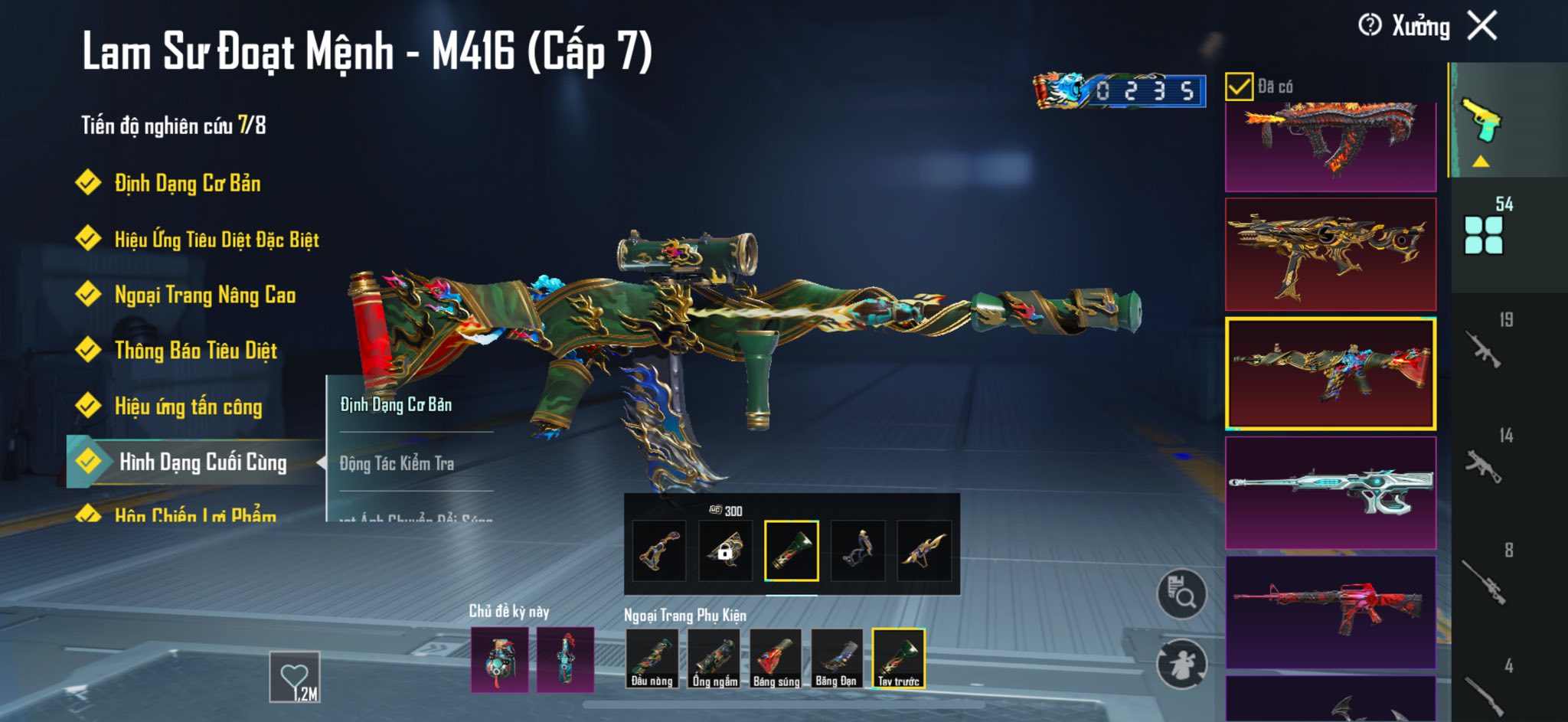Select the Đầu nòng attachment skin
The width and height of the screenshot is (1568, 722).
click(652, 658)
